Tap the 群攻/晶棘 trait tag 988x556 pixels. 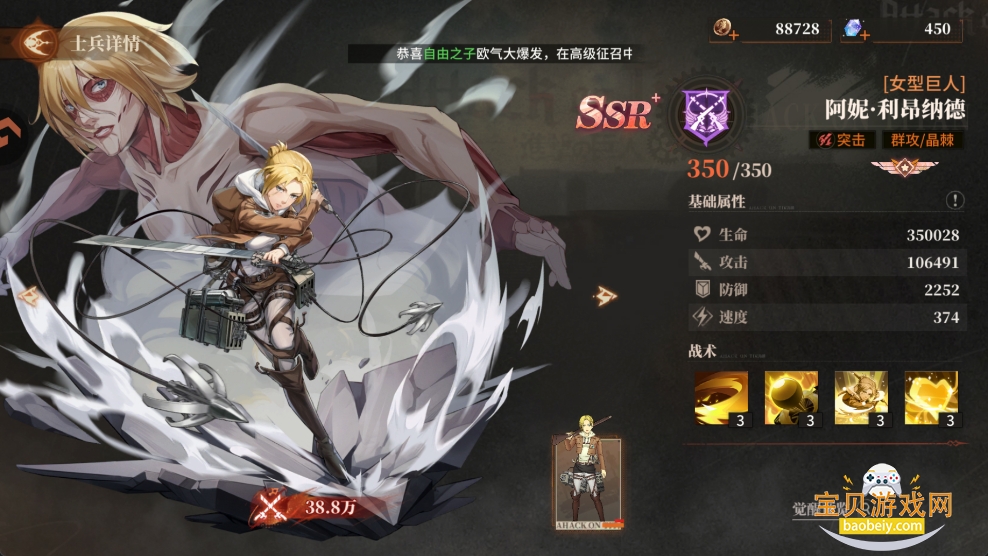click(920, 141)
